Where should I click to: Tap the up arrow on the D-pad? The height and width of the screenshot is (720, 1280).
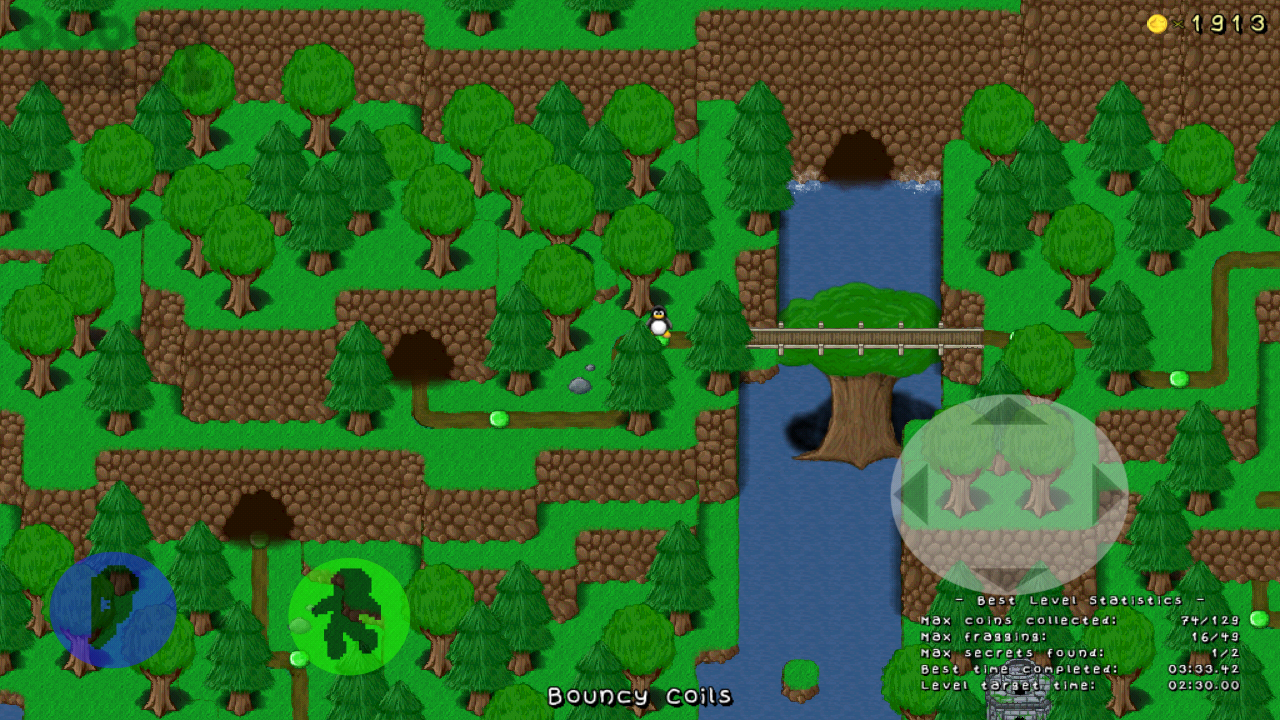coord(1009,412)
